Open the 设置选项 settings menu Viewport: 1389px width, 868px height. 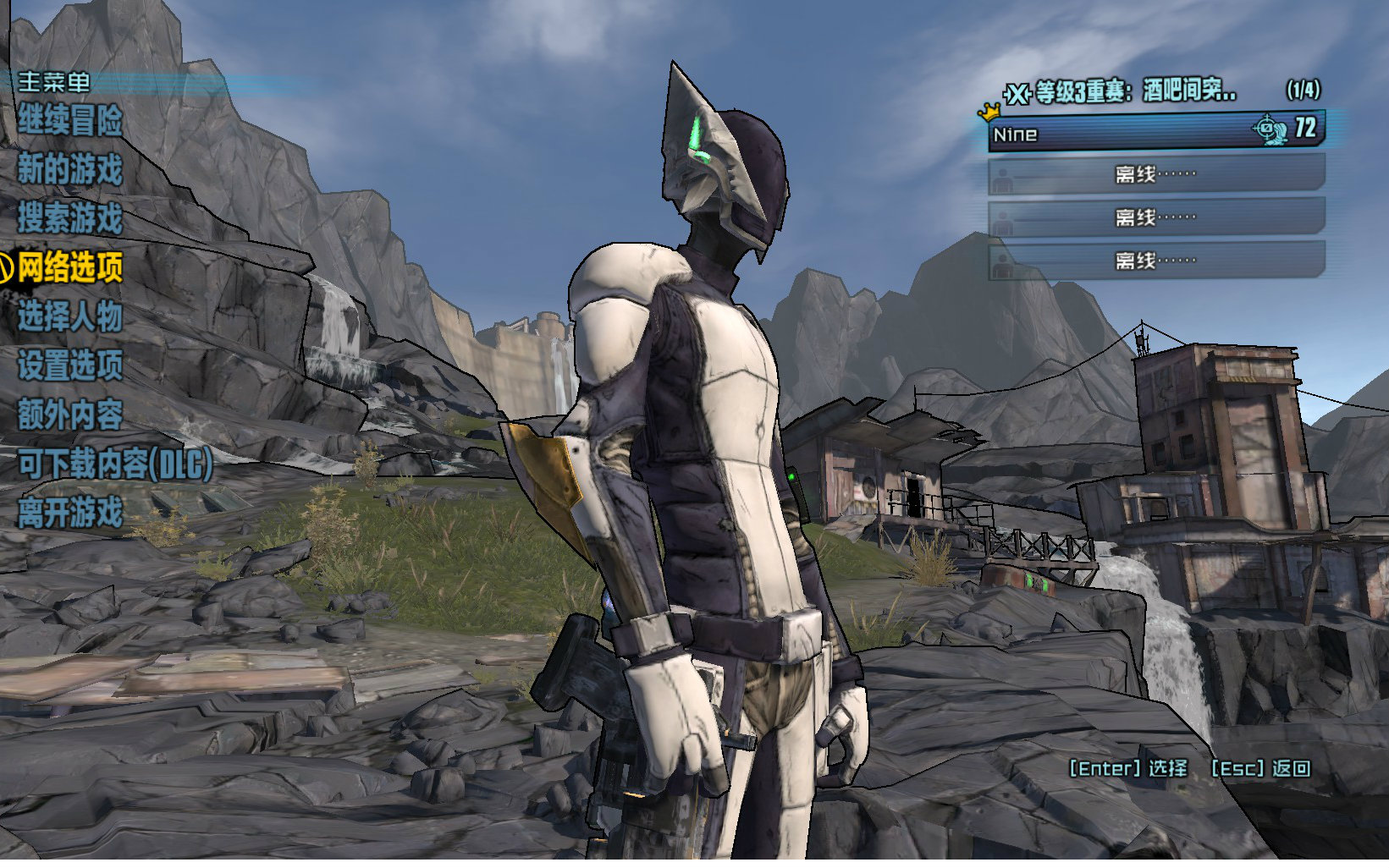click(x=70, y=366)
